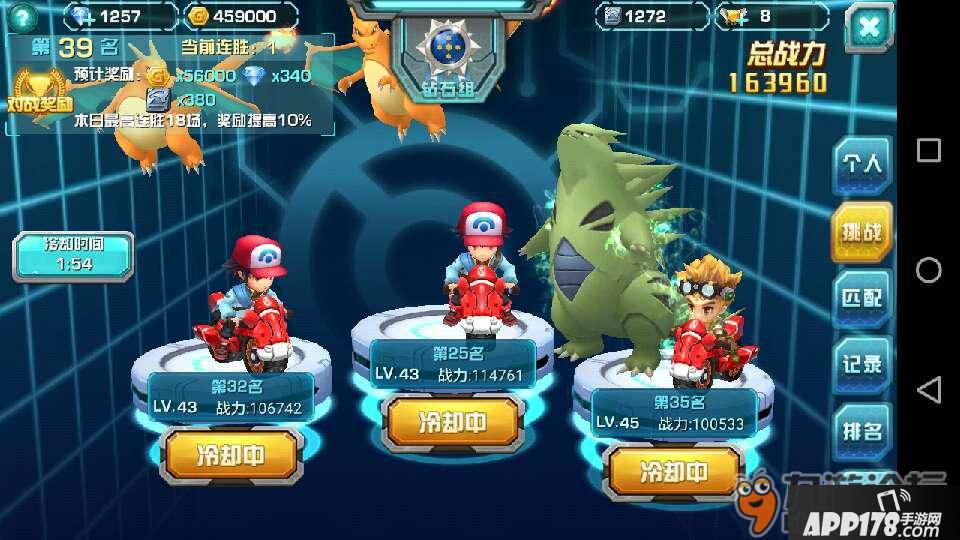Tap the Android home circle button
This screenshot has height=540, width=960.
coord(928,270)
